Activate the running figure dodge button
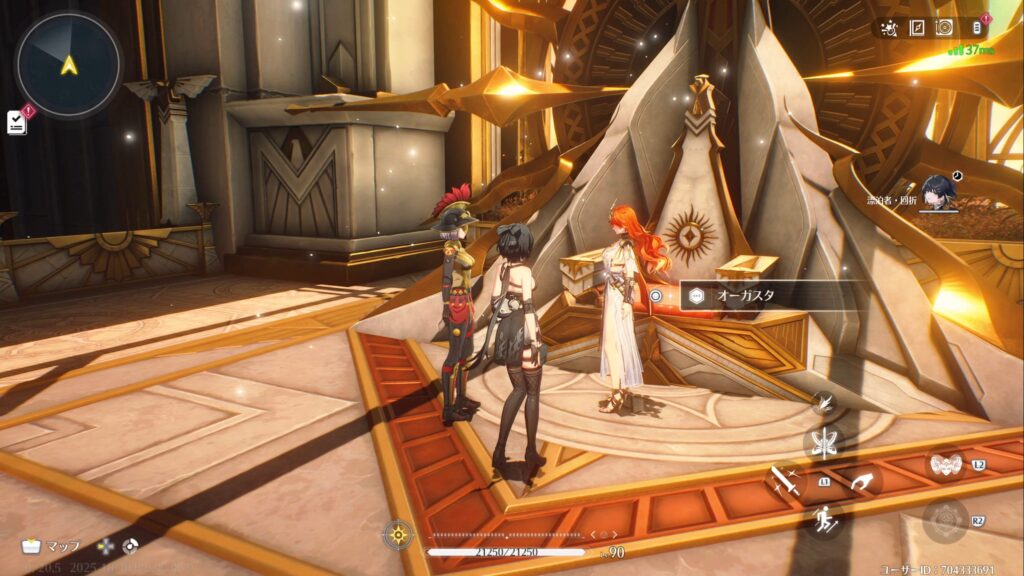1024x576 pixels. (824, 519)
